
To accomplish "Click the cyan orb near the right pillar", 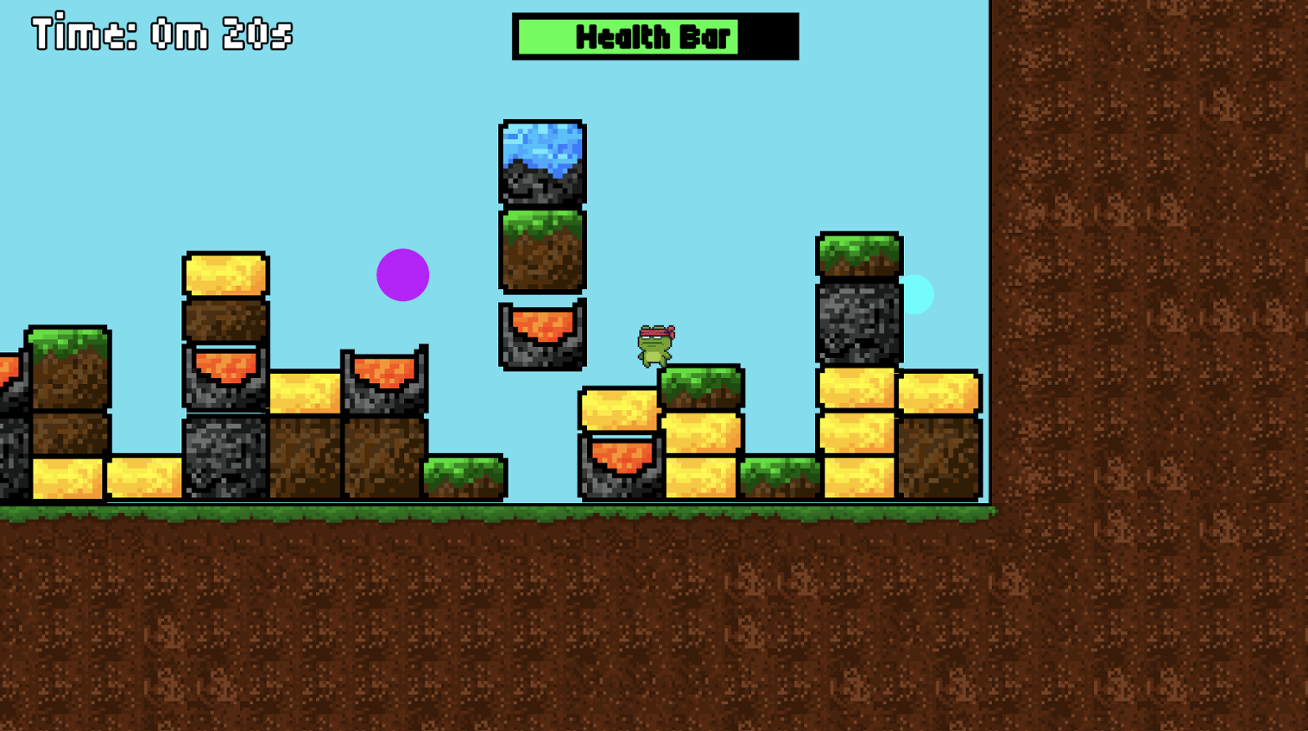I will coord(918,293).
